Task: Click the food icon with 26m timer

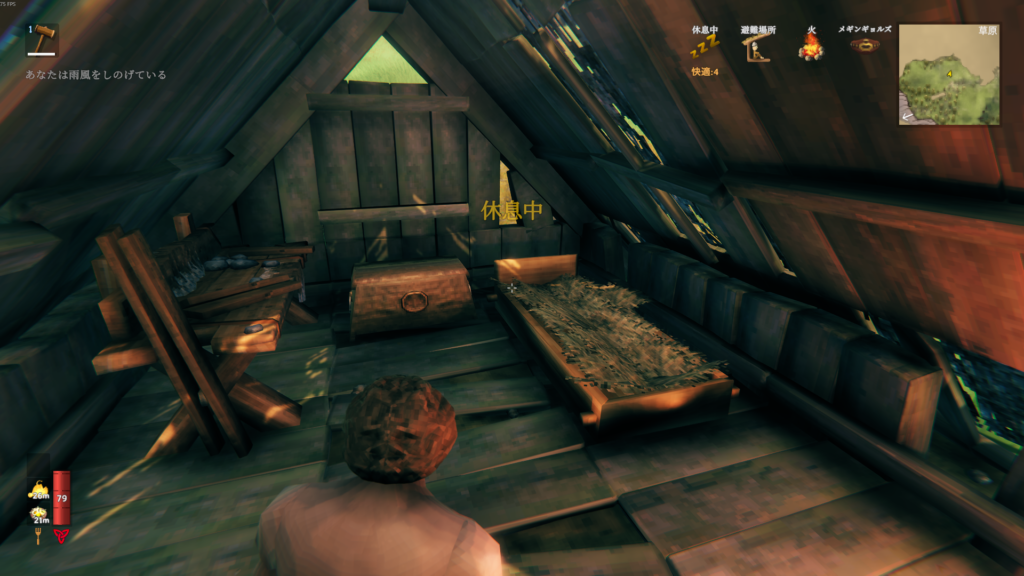Action: [x=40, y=489]
